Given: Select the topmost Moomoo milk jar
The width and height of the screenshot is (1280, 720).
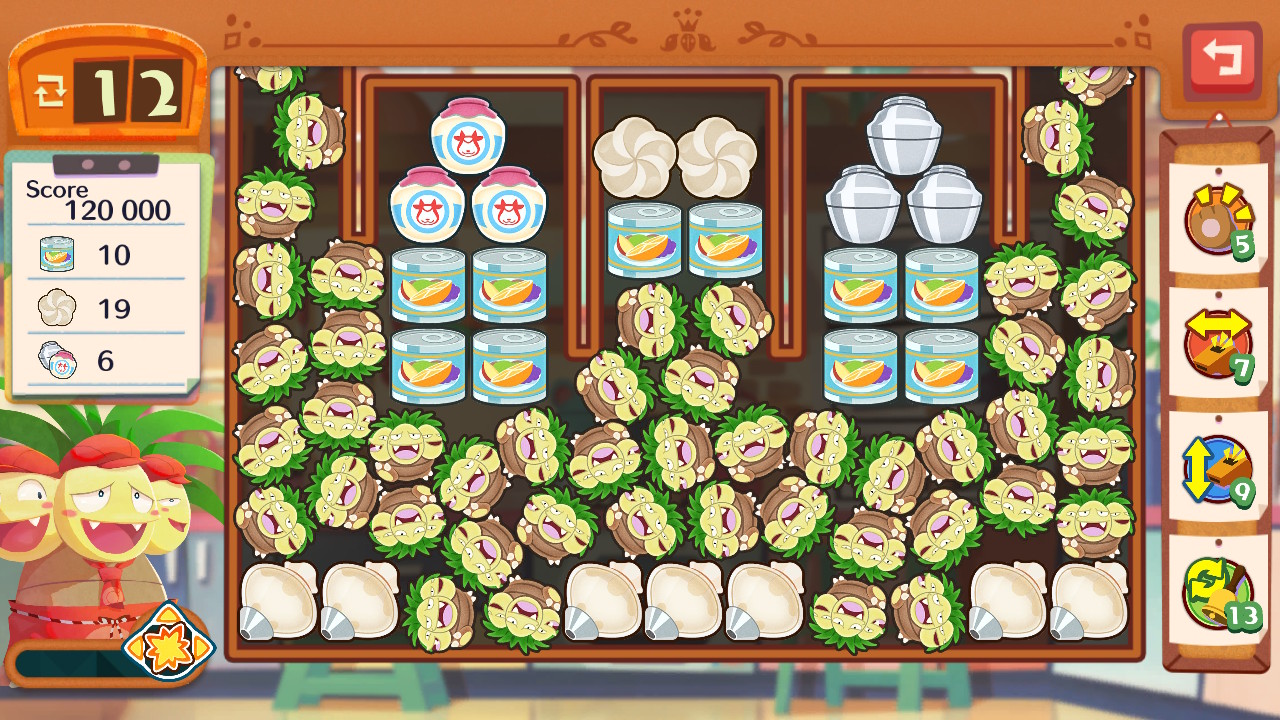Looking at the screenshot, I should [468, 135].
